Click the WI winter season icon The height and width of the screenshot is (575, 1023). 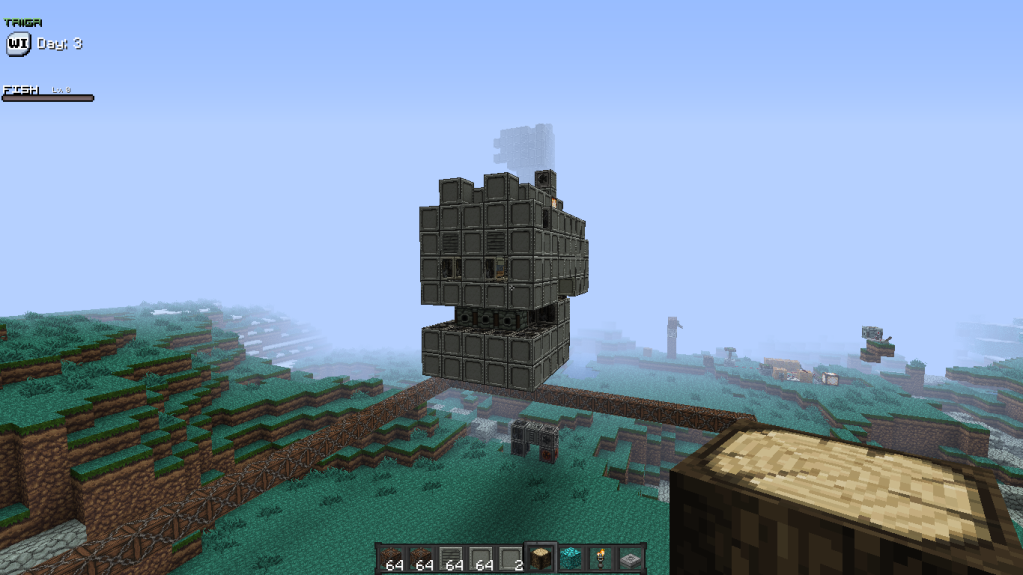pyautogui.click(x=18, y=44)
